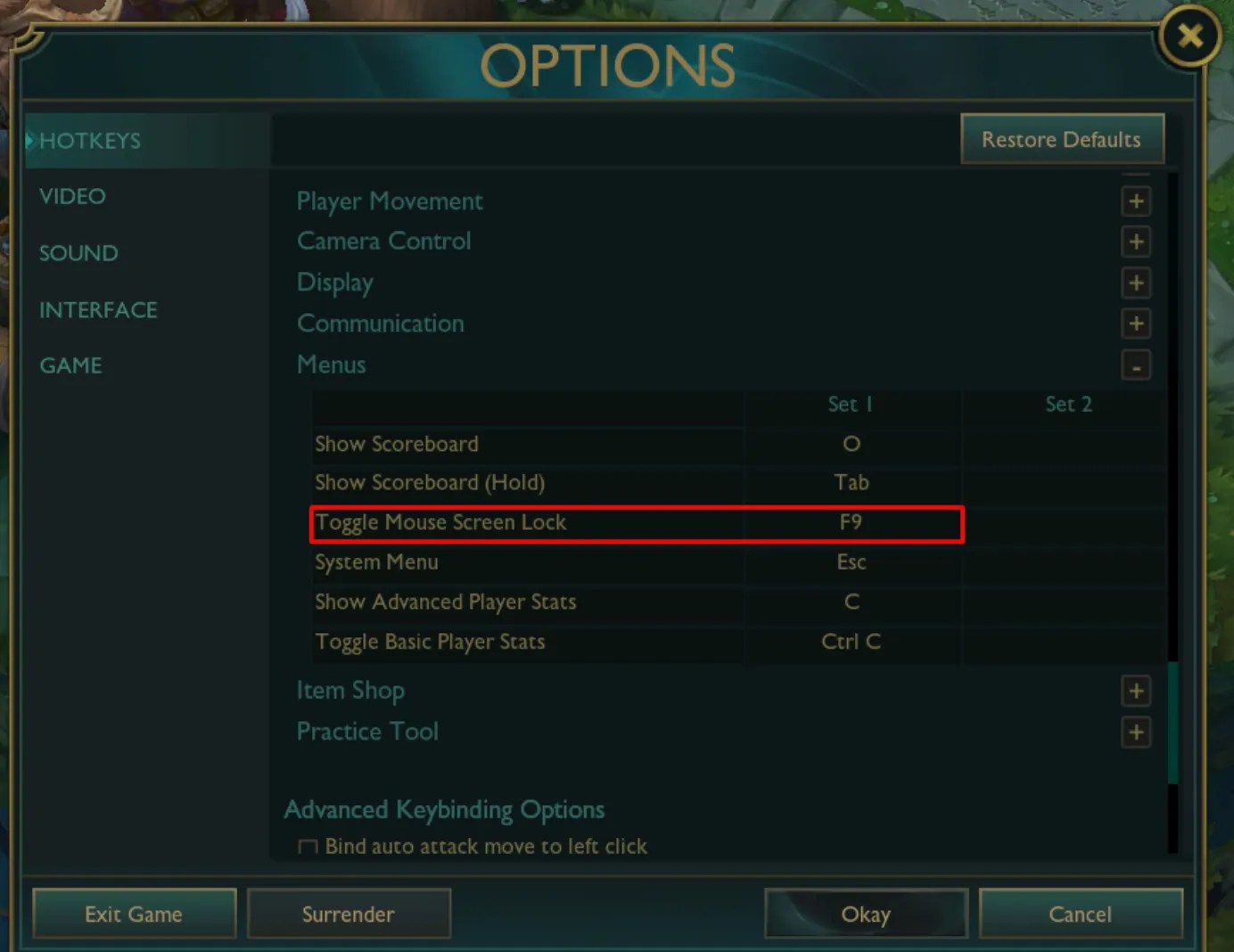This screenshot has width=1234, height=952.
Task: Click the Surrender button
Action: tap(349, 914)
